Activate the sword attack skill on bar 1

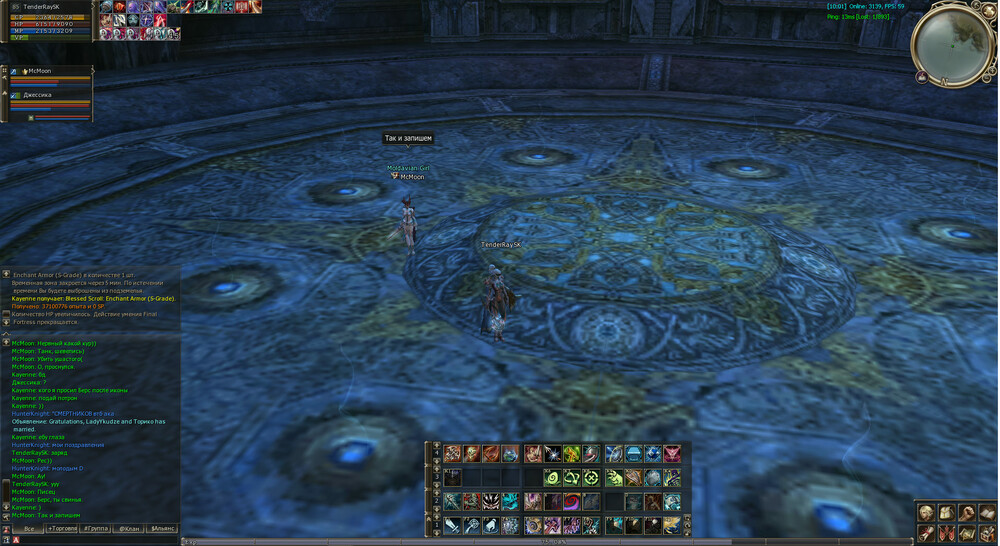pyautogui.click(x=453, y=525)
